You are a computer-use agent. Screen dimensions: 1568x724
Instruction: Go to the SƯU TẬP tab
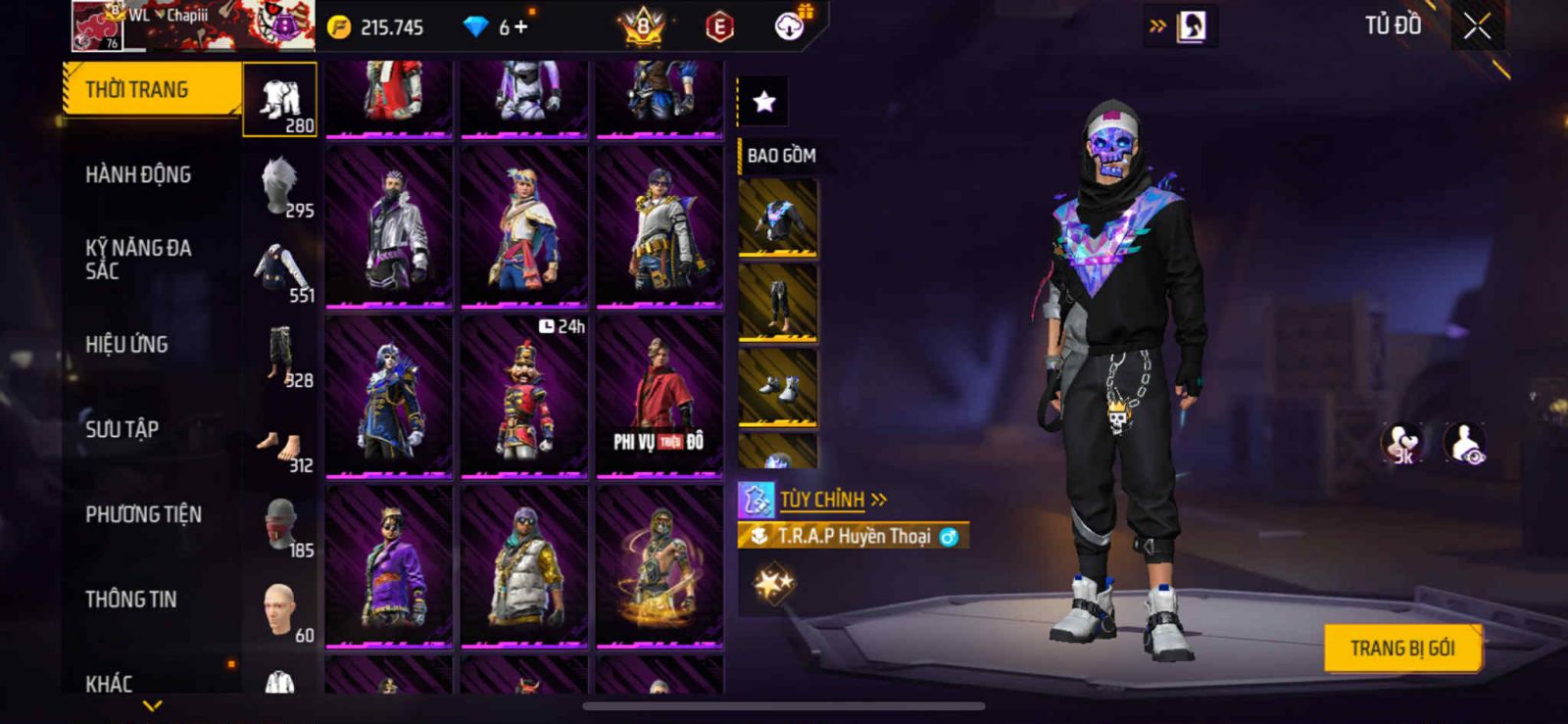pos(122,429)
